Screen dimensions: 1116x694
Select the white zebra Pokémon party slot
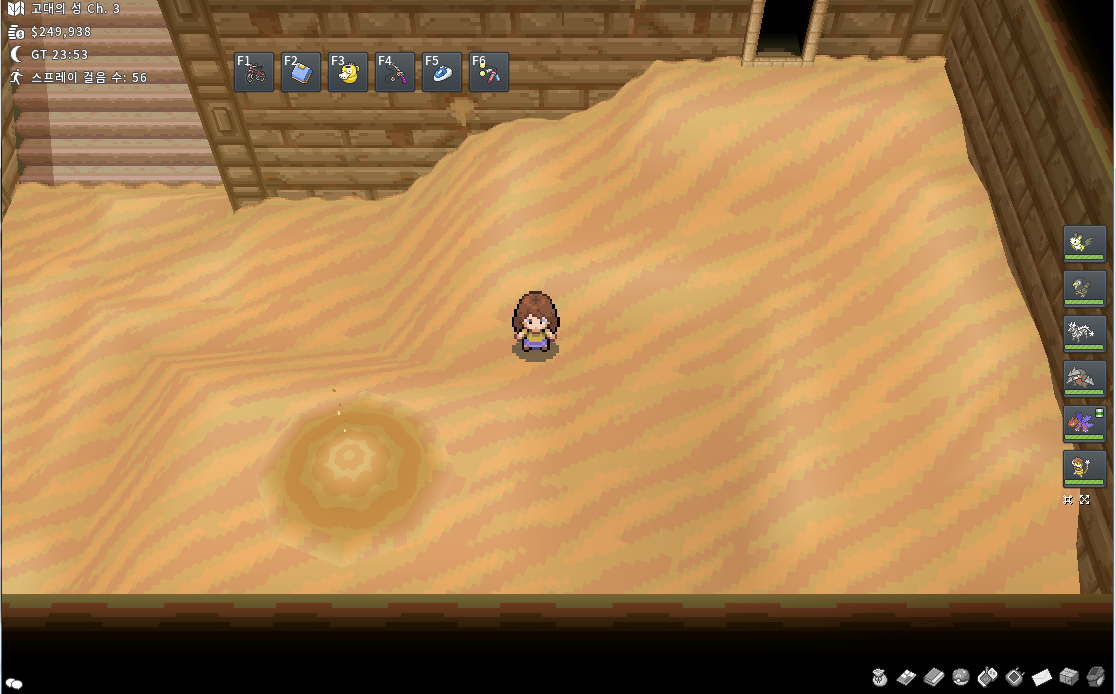[1084, 333]
